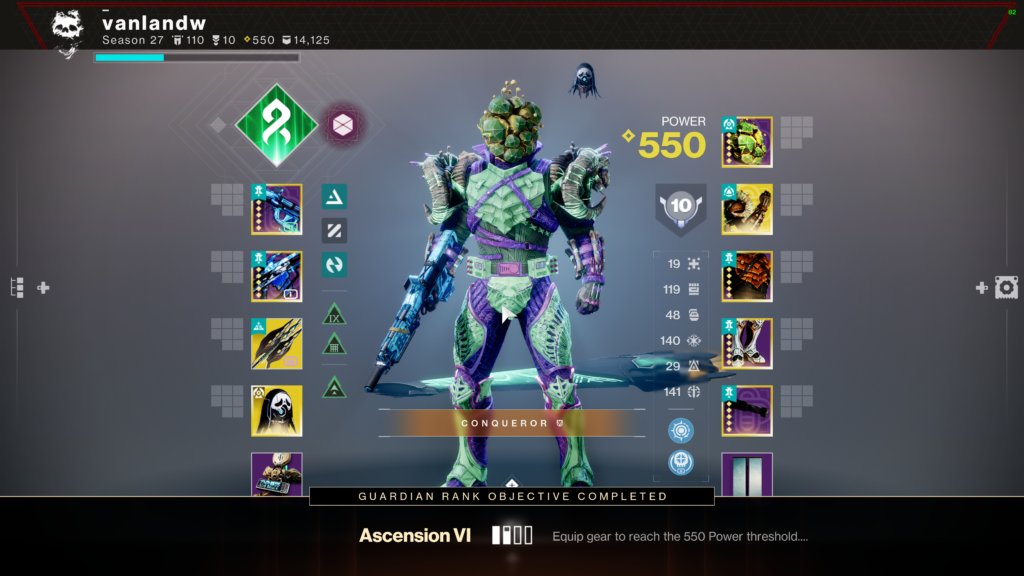Viewport: 1024px width, 576px height.
Task: Open the dark class item slot
Action: tap(747, 411)
